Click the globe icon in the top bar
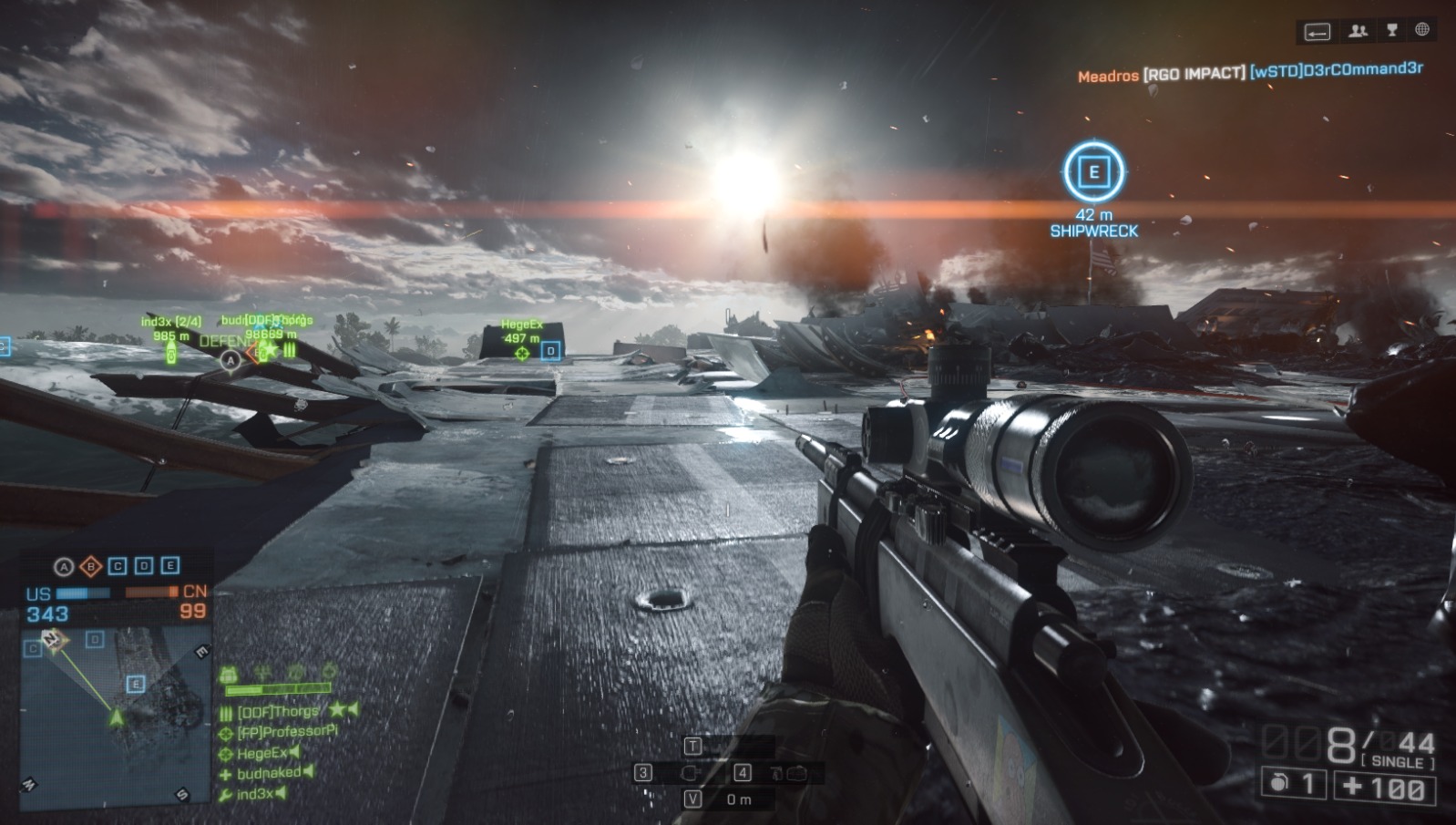This screenshot has width=1456, height=825. [1422, 30]
